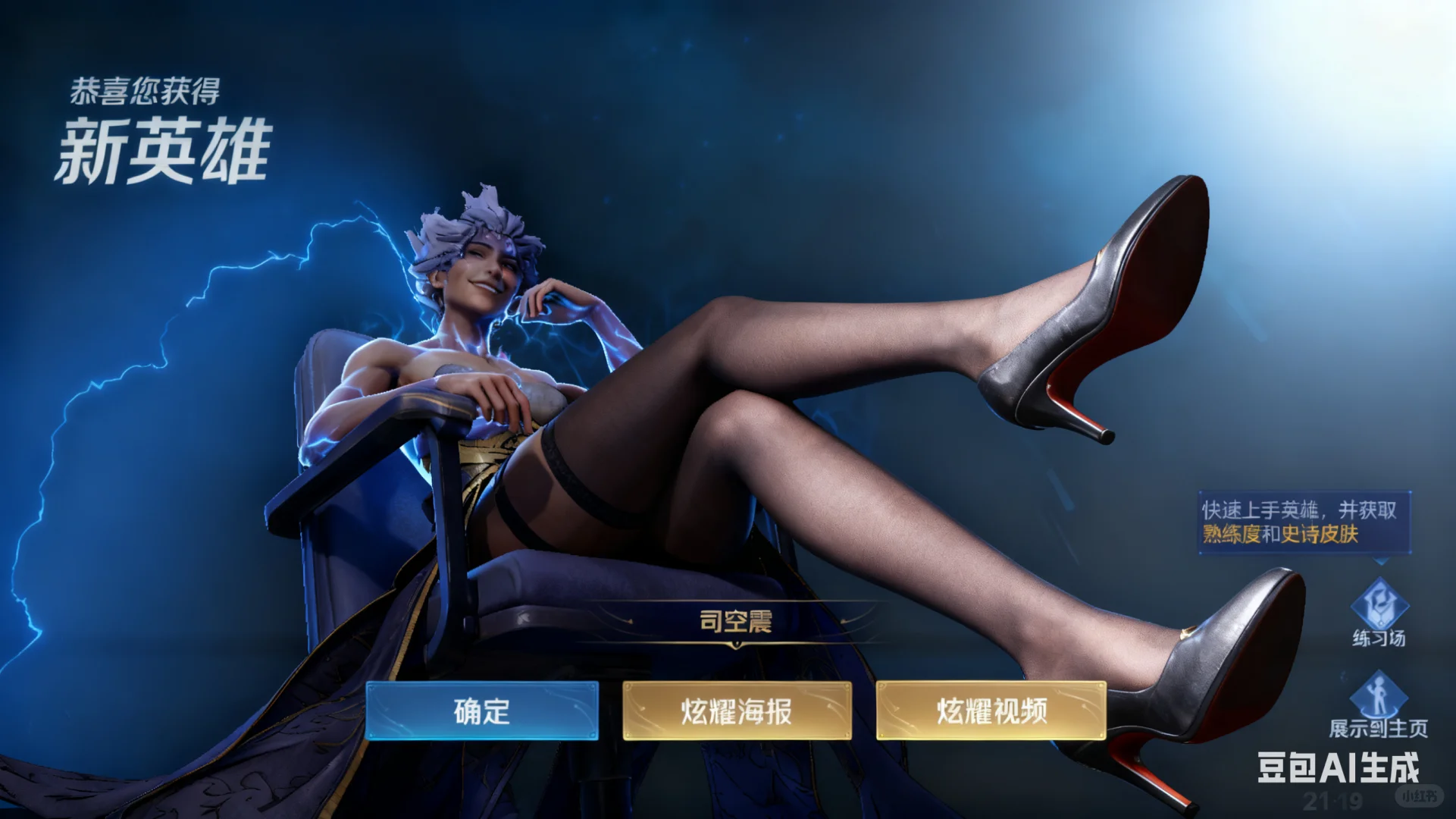1456x819 pixels.
Task: Select the 司空震 hero name banner
Action: tap(735, 620)
